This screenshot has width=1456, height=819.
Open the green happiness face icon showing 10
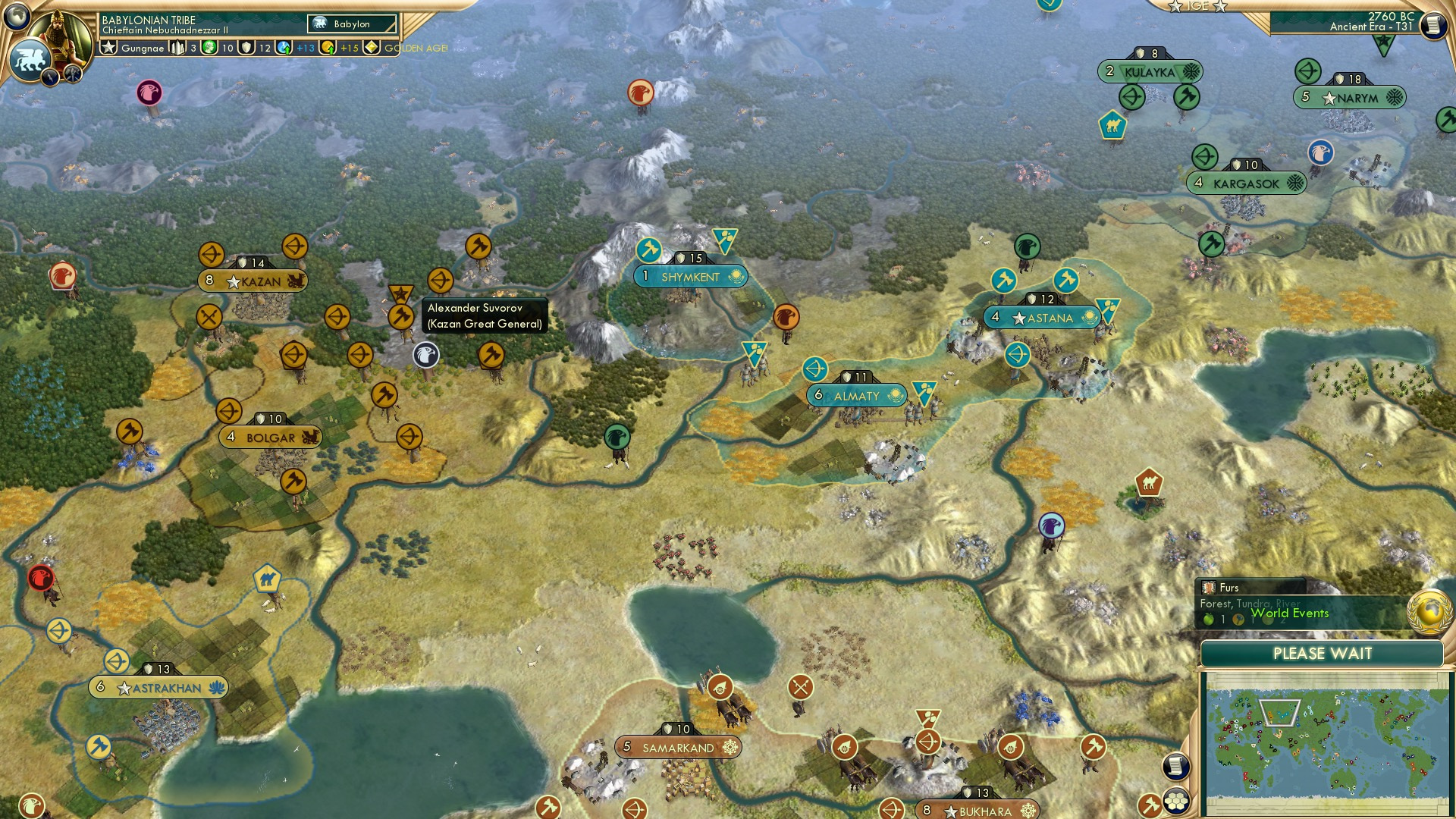210,47
